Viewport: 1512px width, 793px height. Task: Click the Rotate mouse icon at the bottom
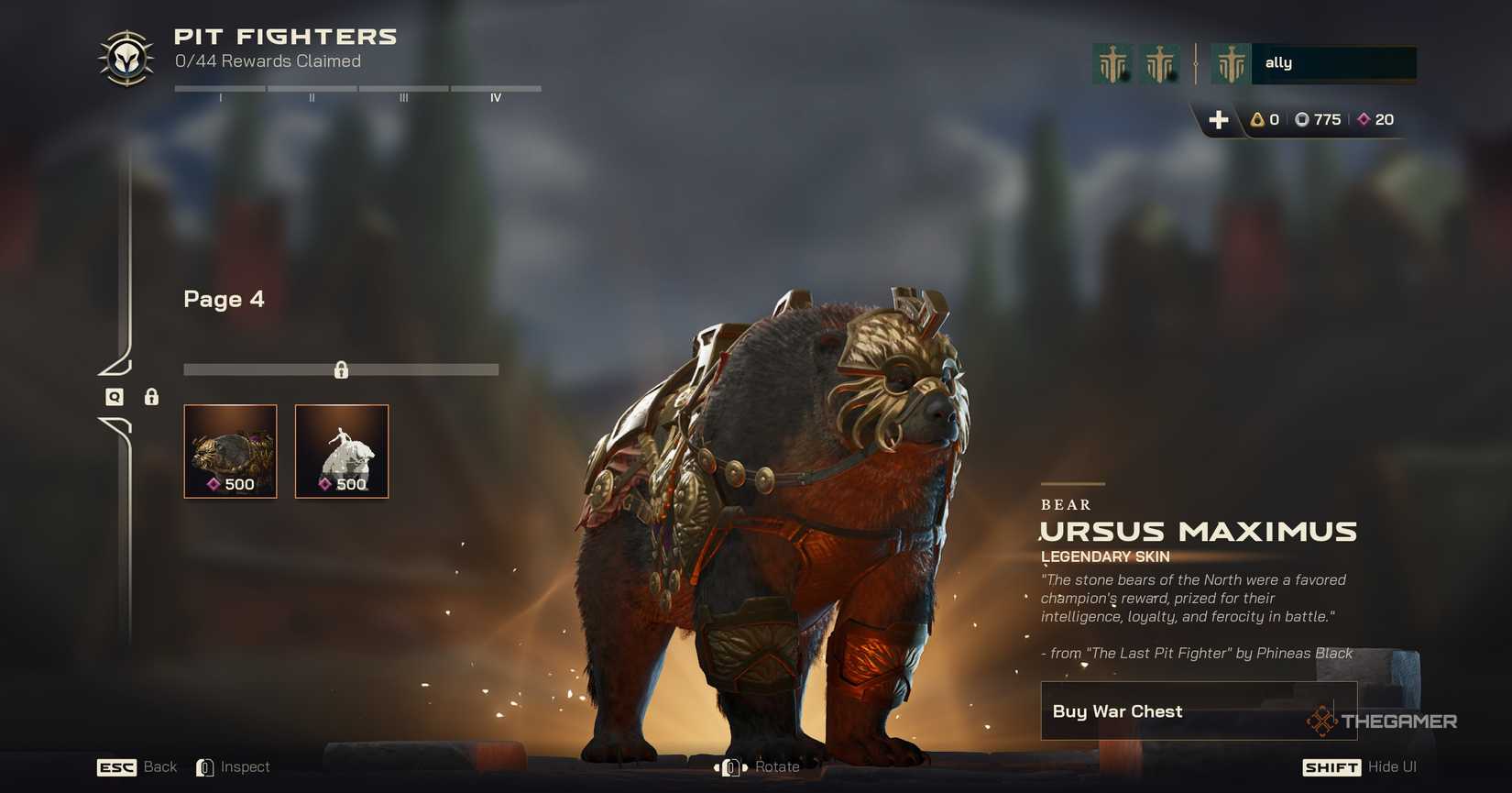pyautogui.click(x=729, y=766)
